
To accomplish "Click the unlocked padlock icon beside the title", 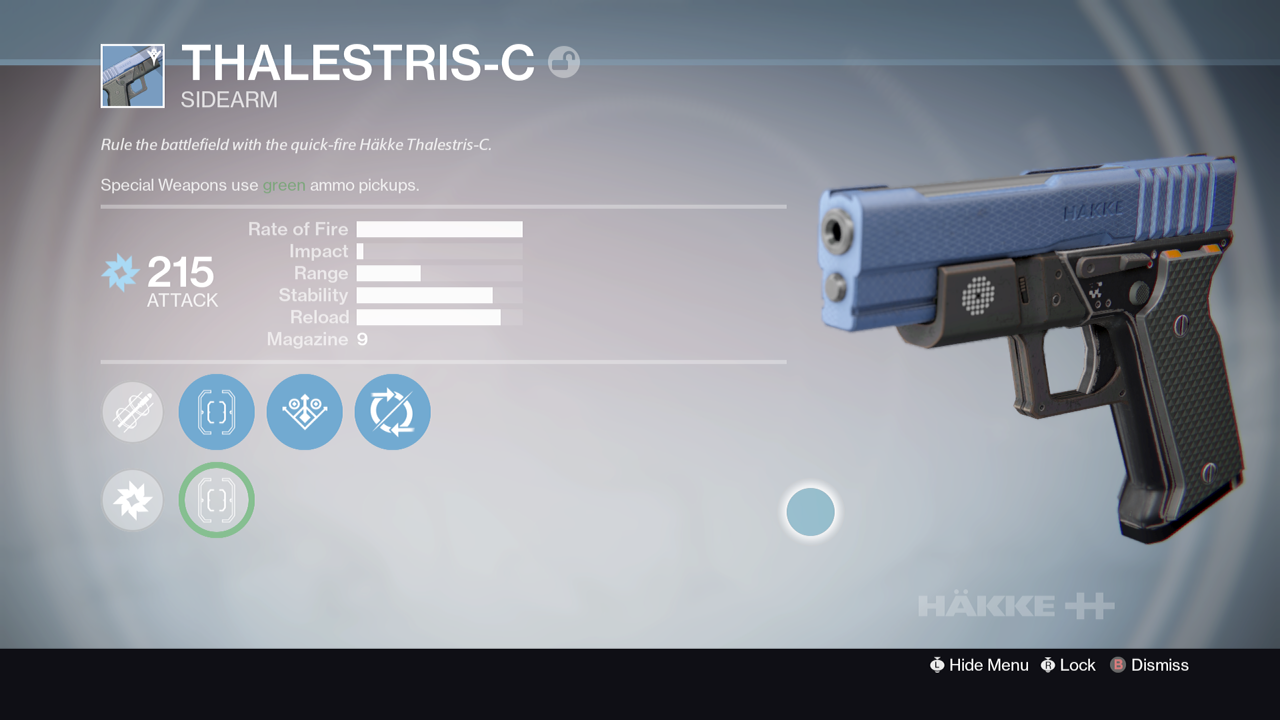I will 564,63.
